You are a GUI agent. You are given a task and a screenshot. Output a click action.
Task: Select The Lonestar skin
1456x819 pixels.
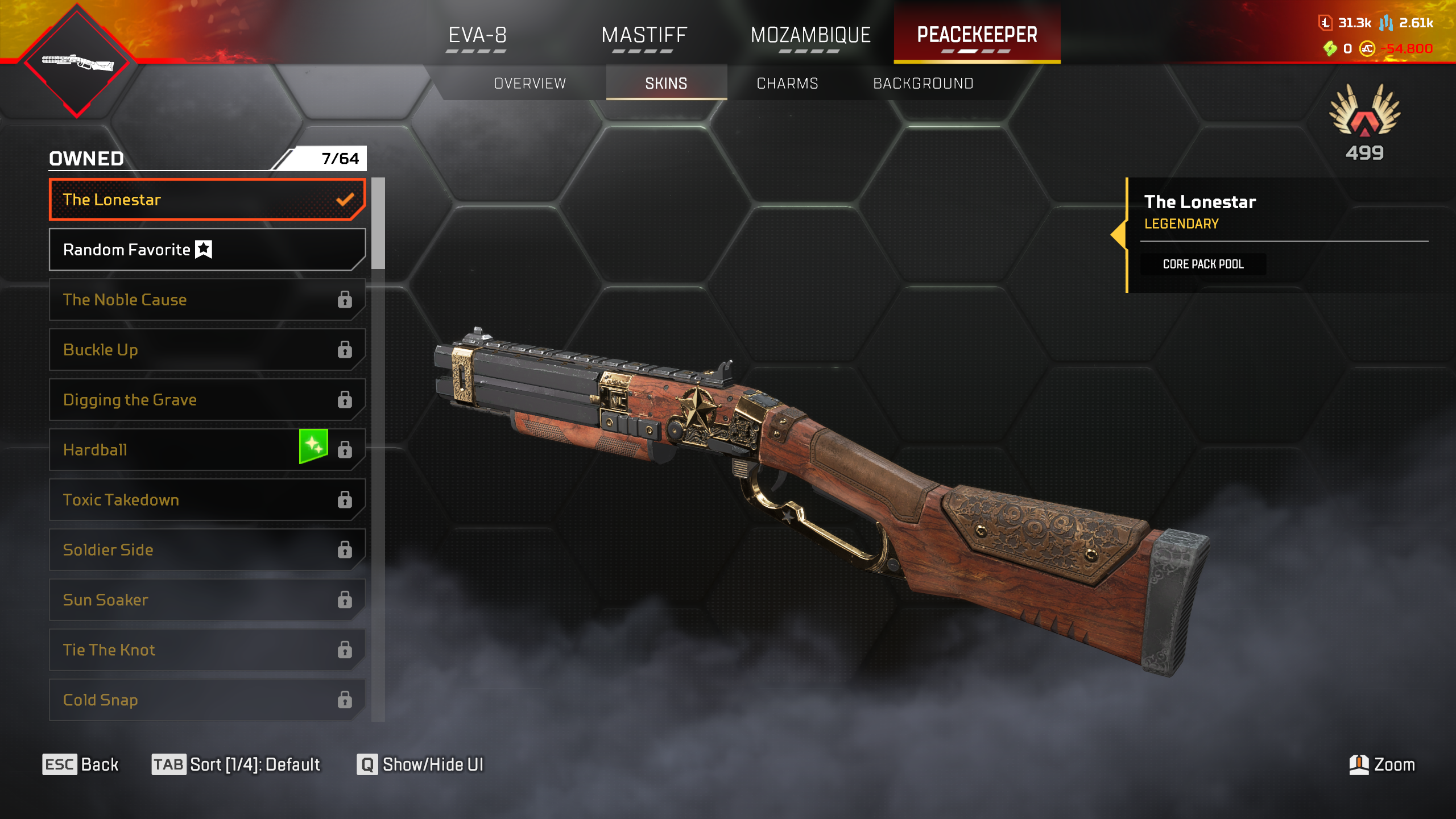[x=207, y=200]
